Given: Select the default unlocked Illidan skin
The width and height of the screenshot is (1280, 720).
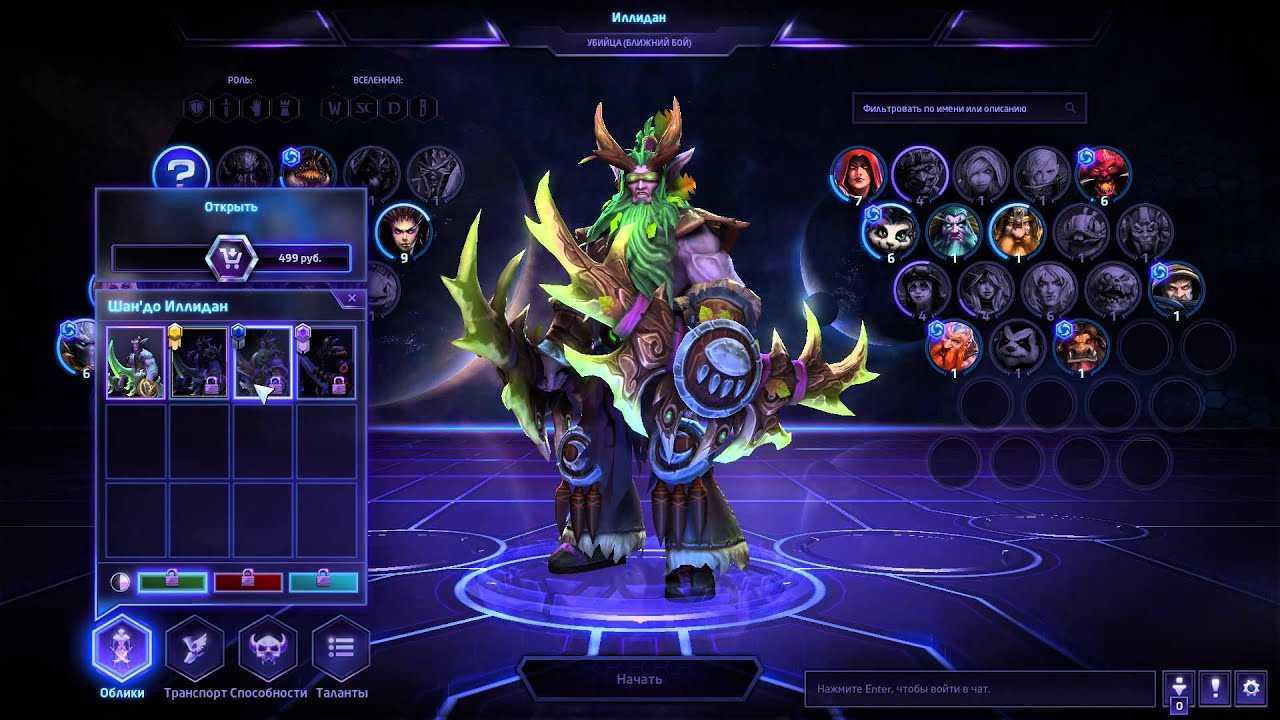Looking at the screenshot, I should click(136, 363).
